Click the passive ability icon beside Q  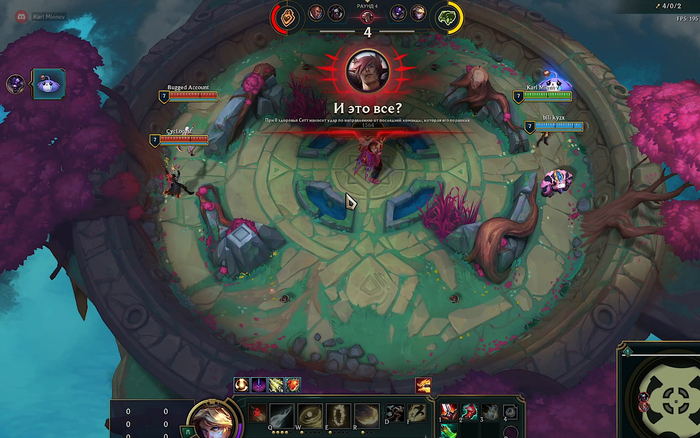coord(258,412)
